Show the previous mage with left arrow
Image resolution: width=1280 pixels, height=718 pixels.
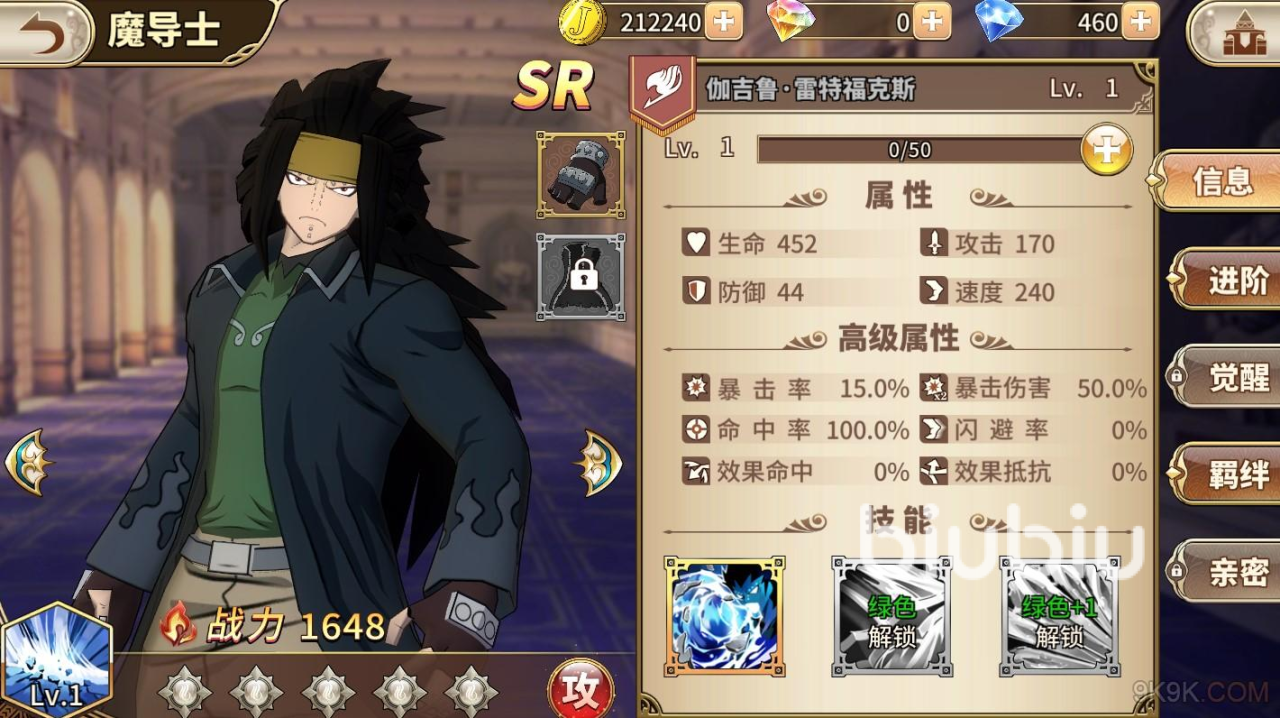(x=27, y=462)
